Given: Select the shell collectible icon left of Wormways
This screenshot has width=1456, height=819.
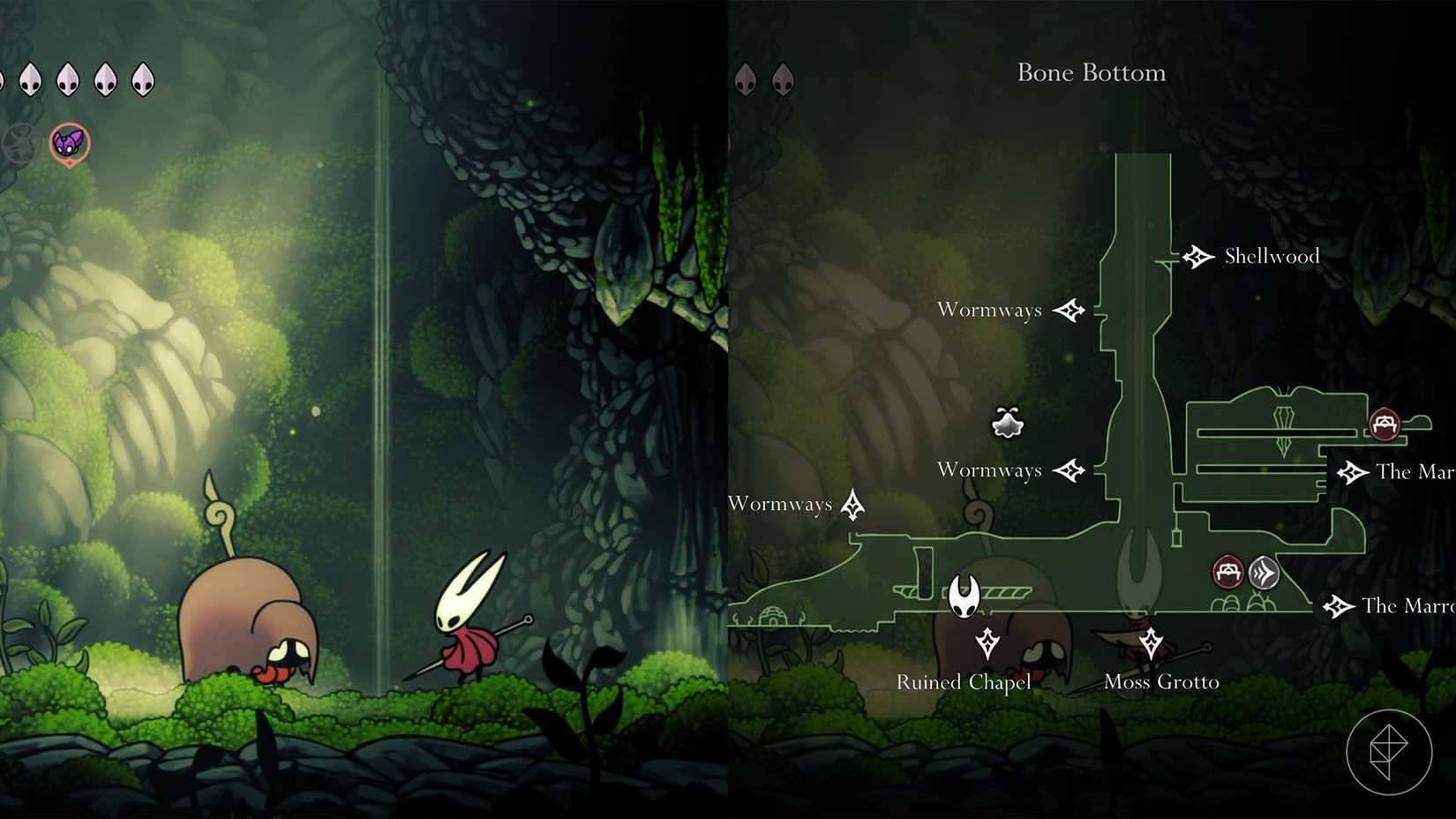Looking at the screenshot, I should (1006, 423).
